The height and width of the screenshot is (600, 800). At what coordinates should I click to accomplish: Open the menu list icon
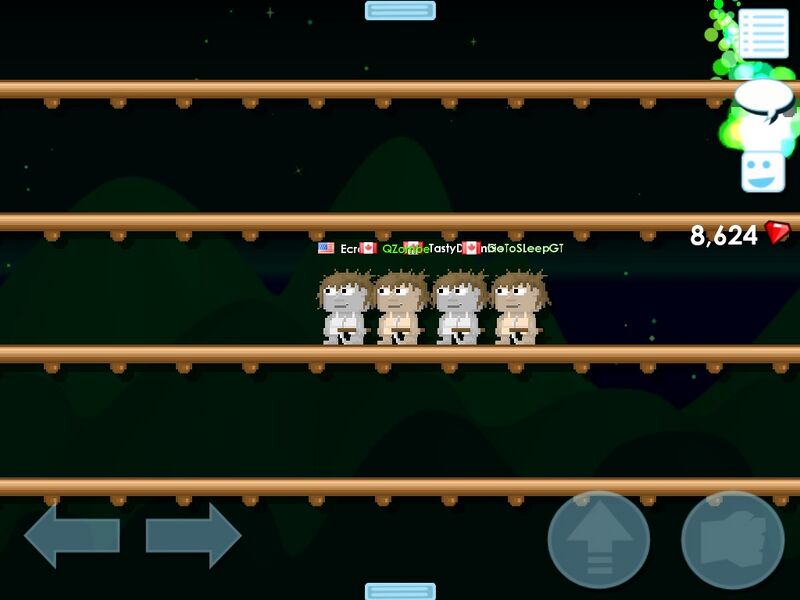(764, 34)
